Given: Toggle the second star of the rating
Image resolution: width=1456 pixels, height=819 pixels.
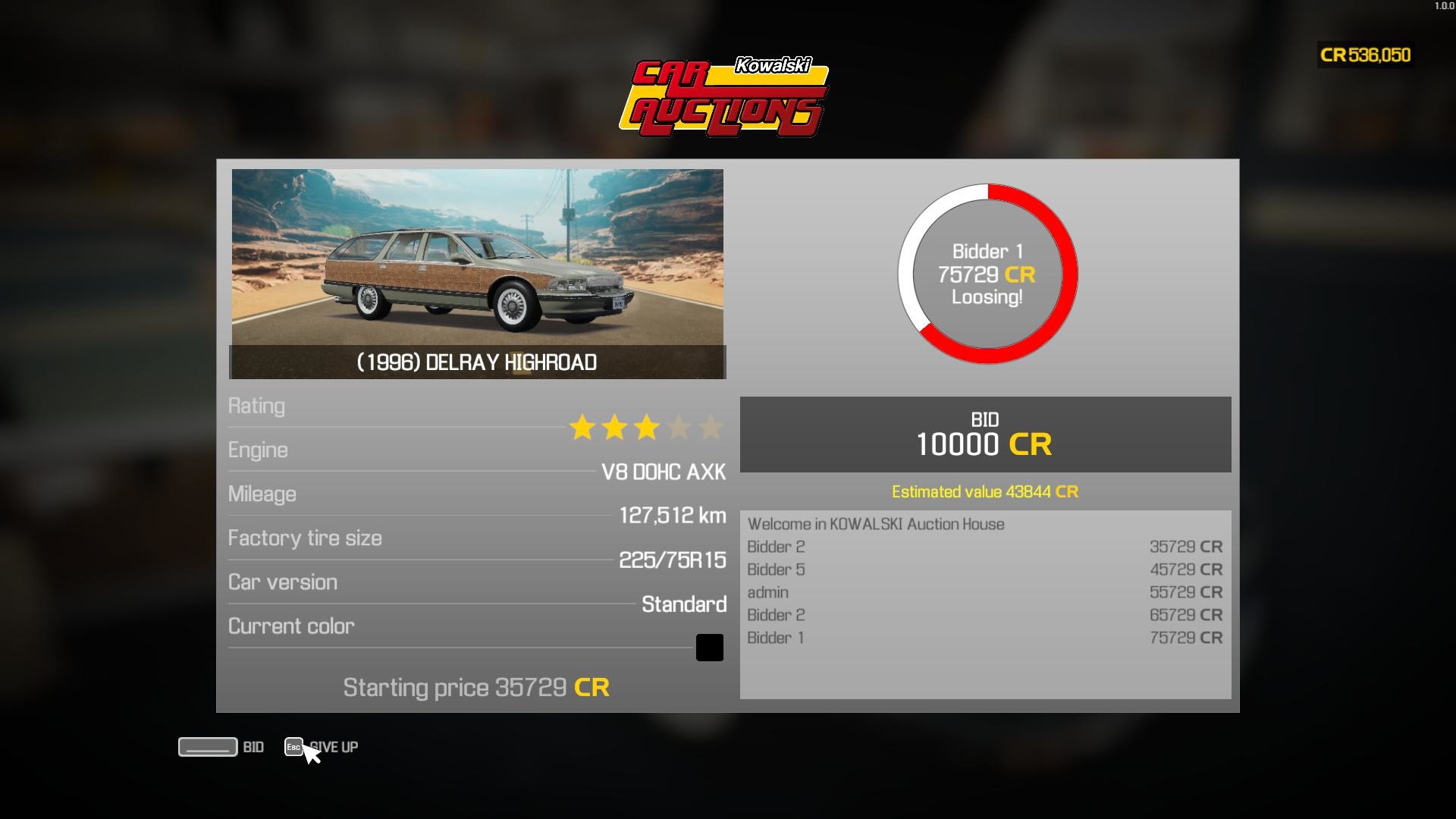Looking at the screenshot, I should tap(613, 427).
